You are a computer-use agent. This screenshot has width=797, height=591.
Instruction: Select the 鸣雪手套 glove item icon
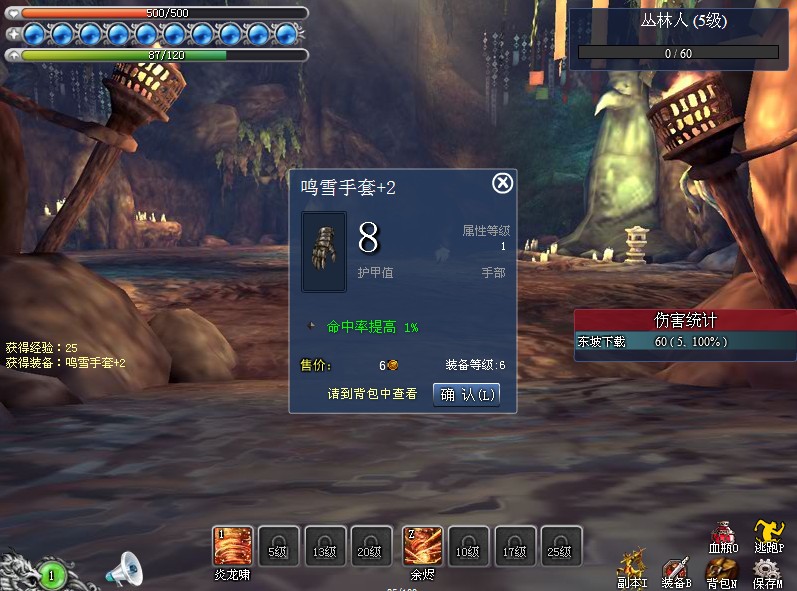point(324,252)
